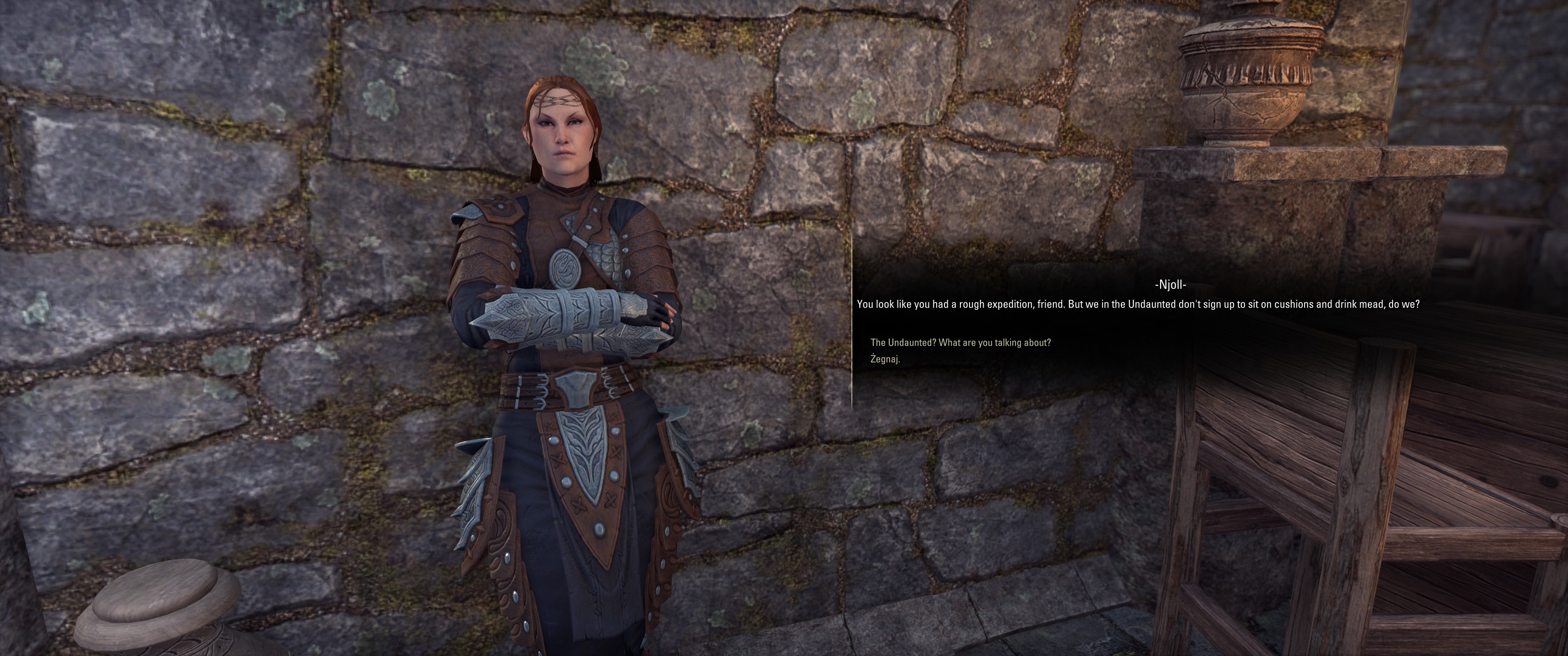Viewport: 1568px width, 656px height.
Task: Choose the Żegnaj goodbye reply
Action: (885, 359)
